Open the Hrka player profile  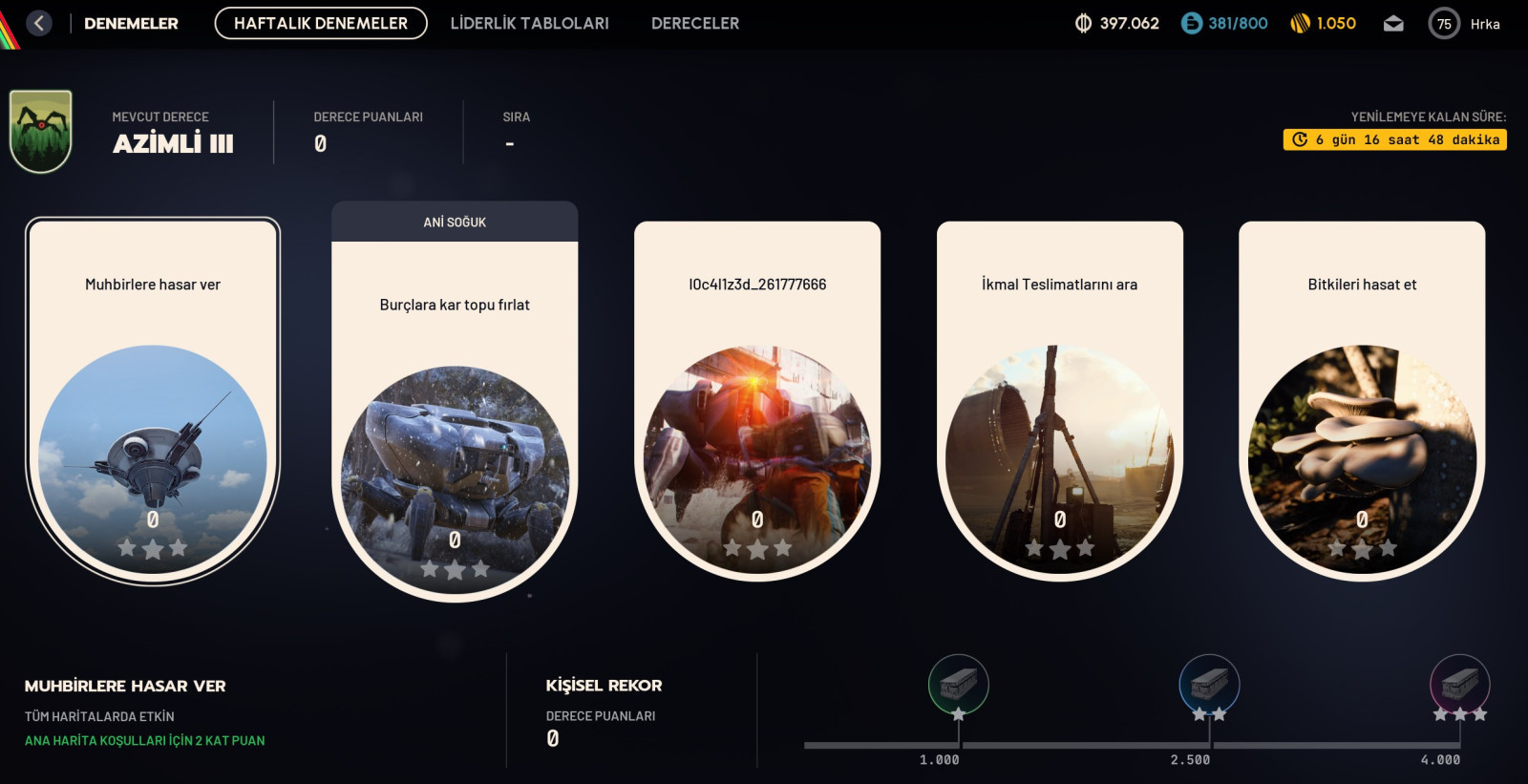tap(1465, 24)
